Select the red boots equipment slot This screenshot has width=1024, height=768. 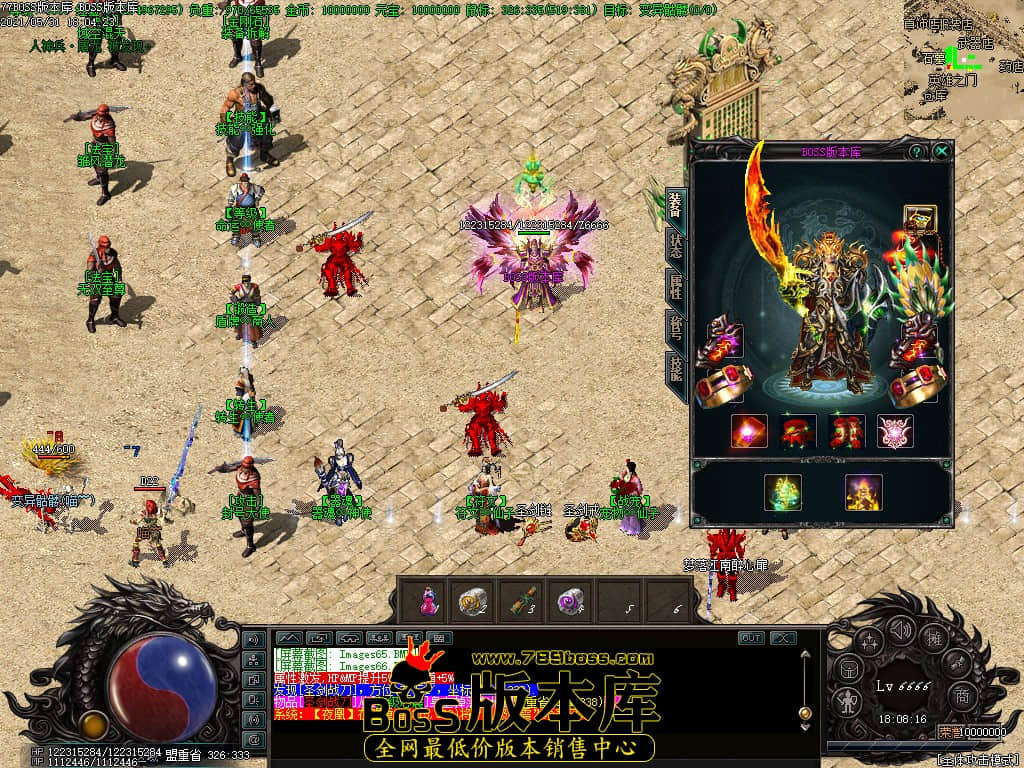847,431
